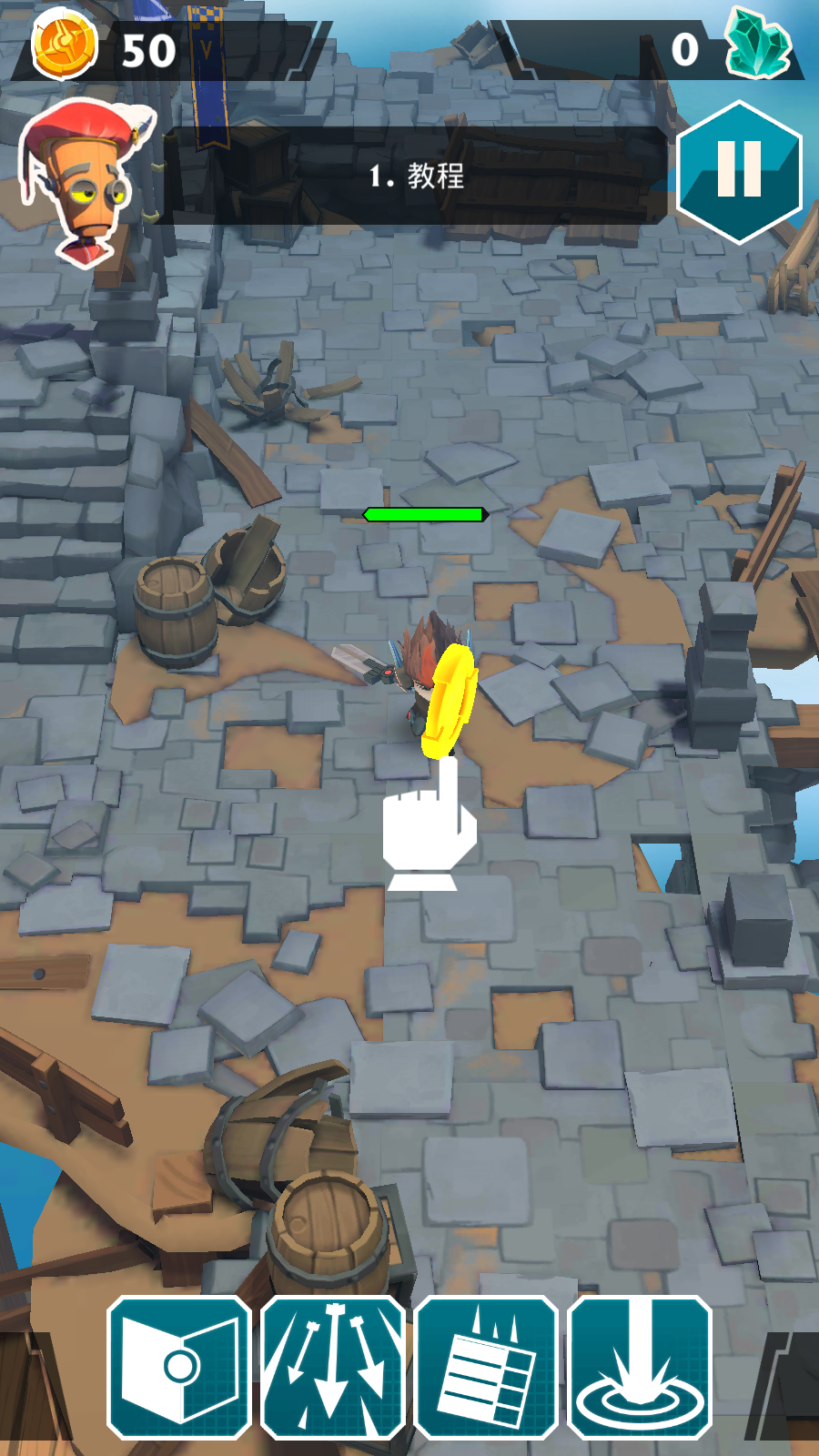This screenshot has height=1456, width=819.
Task: Select the open door ability icon
Action: pos(179,1368)
